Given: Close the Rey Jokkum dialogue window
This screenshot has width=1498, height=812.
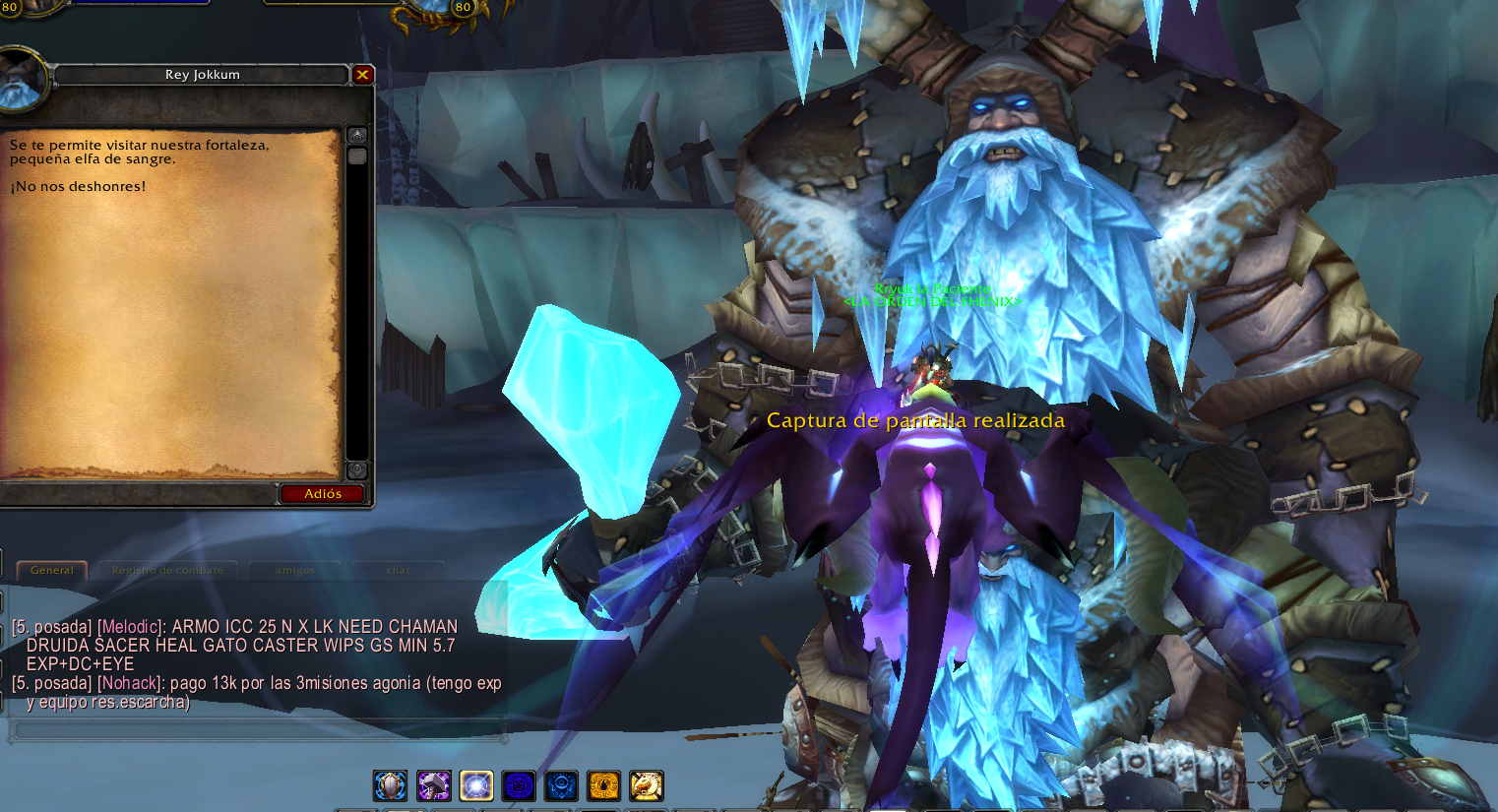Looking at the screenshot, I should coord(362,74).
